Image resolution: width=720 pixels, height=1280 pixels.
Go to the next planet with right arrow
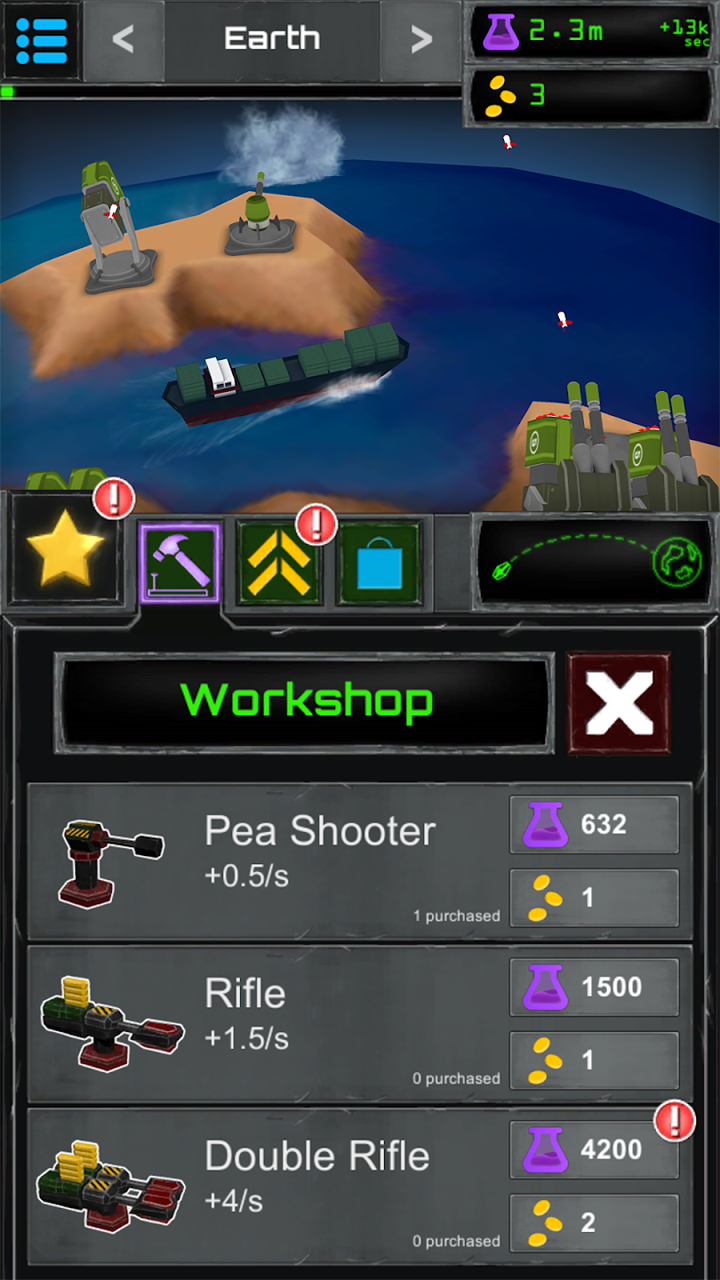tap(421, 40)
